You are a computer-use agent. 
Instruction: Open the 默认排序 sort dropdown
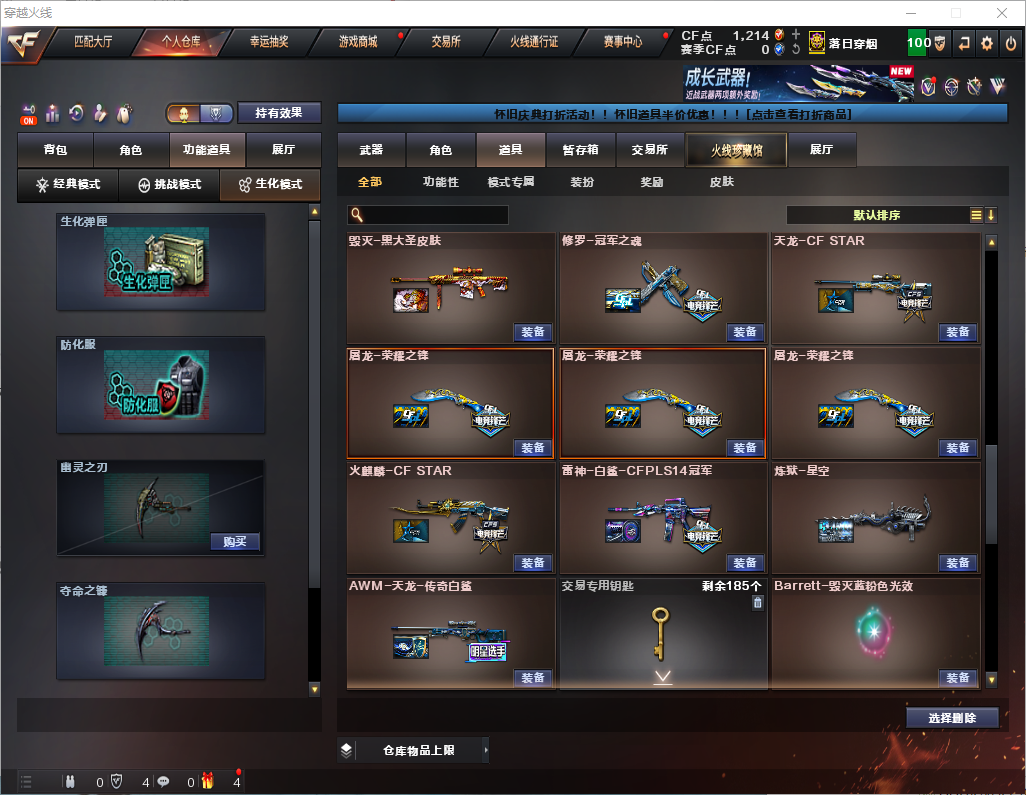point(876,215)
